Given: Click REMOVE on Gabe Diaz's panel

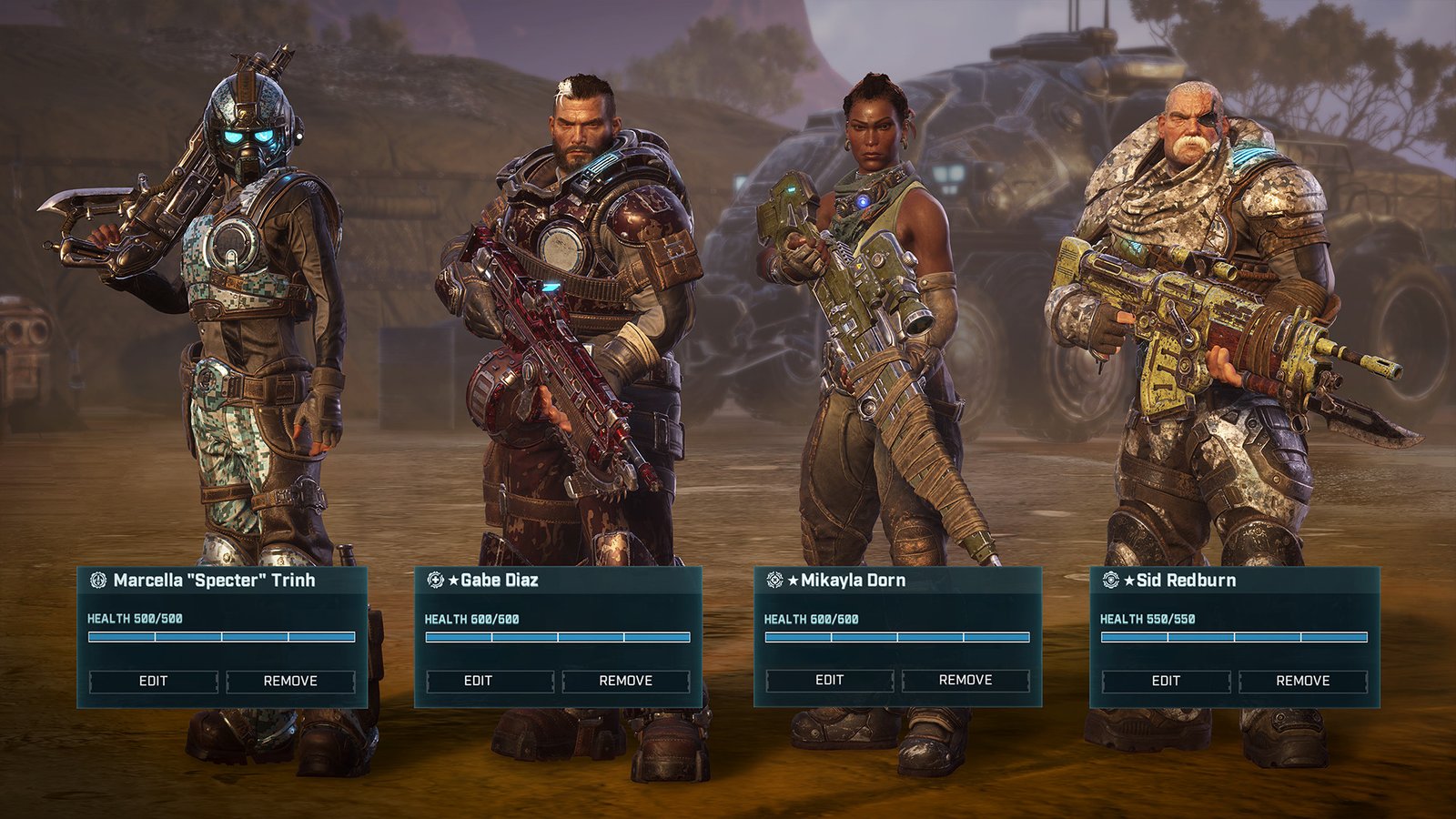Looking at the screenshot, I should point(628,680).
